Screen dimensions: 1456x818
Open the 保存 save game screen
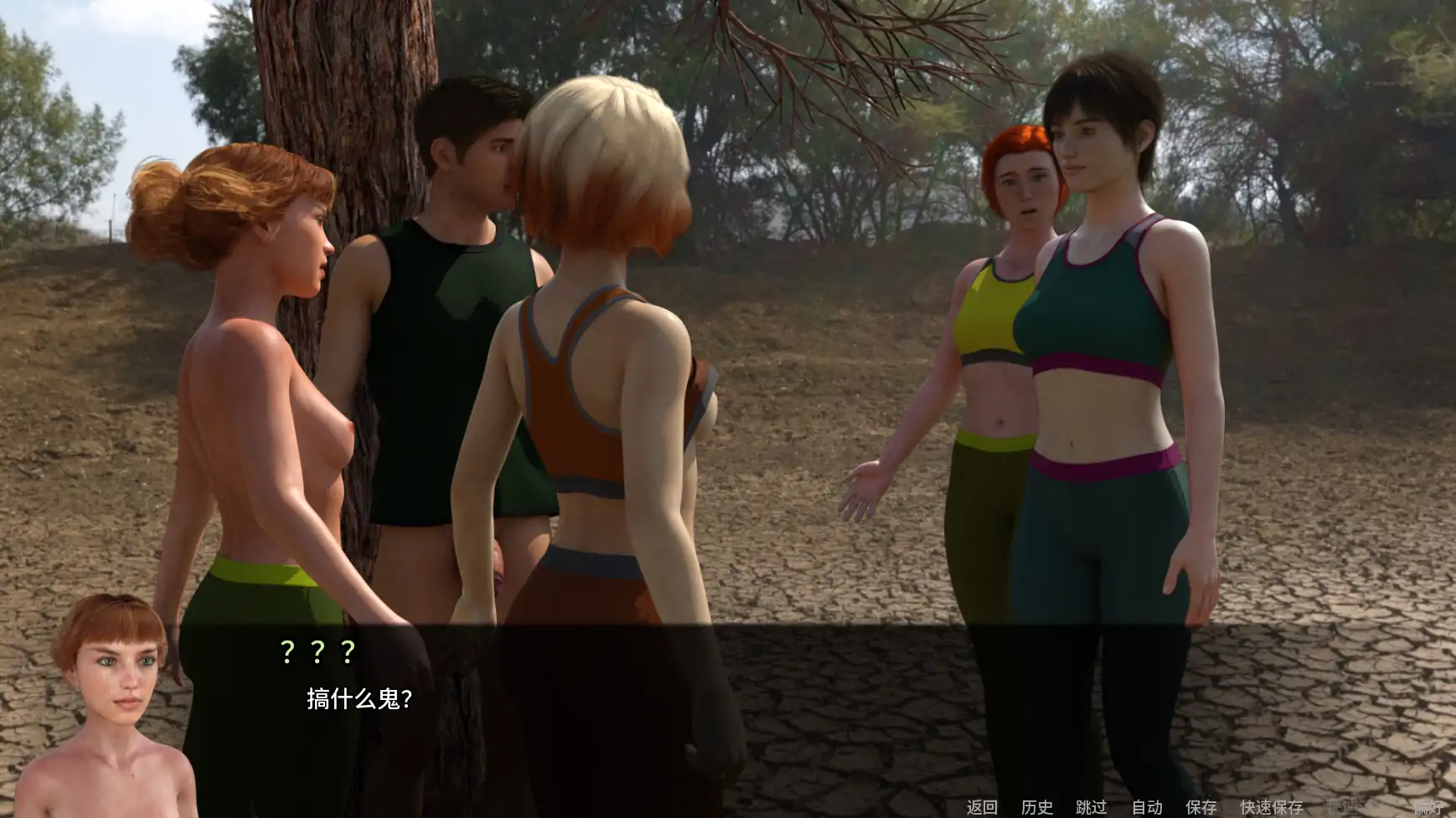(x=1202, y=806)
